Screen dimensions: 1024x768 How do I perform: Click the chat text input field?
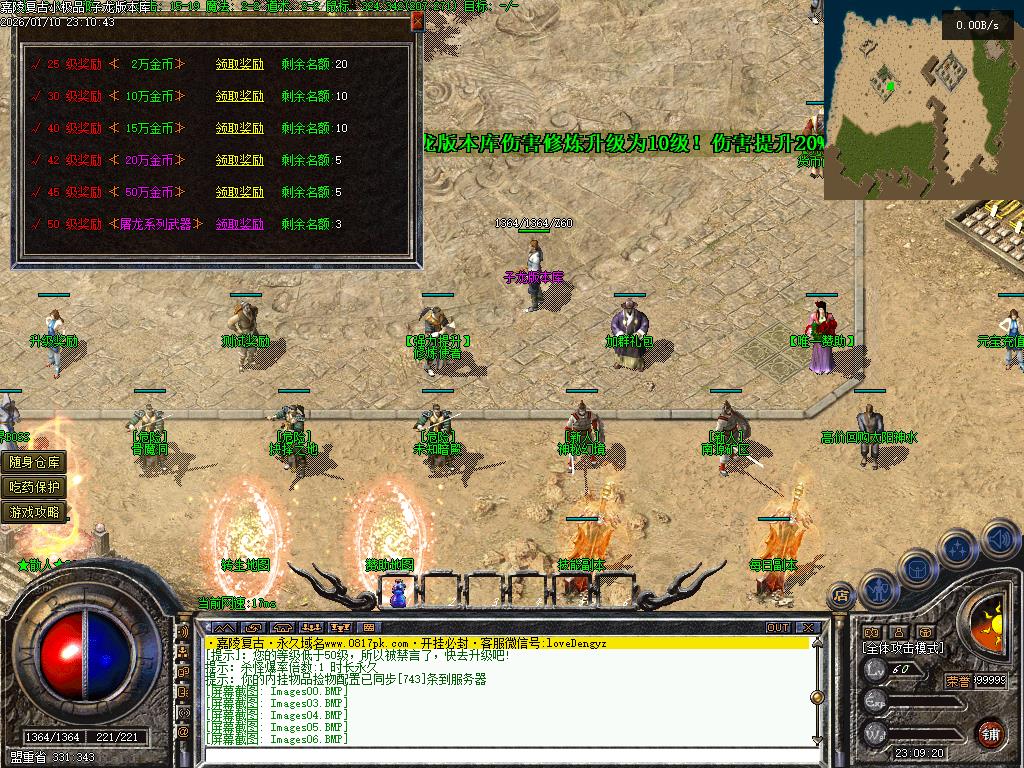500,755
